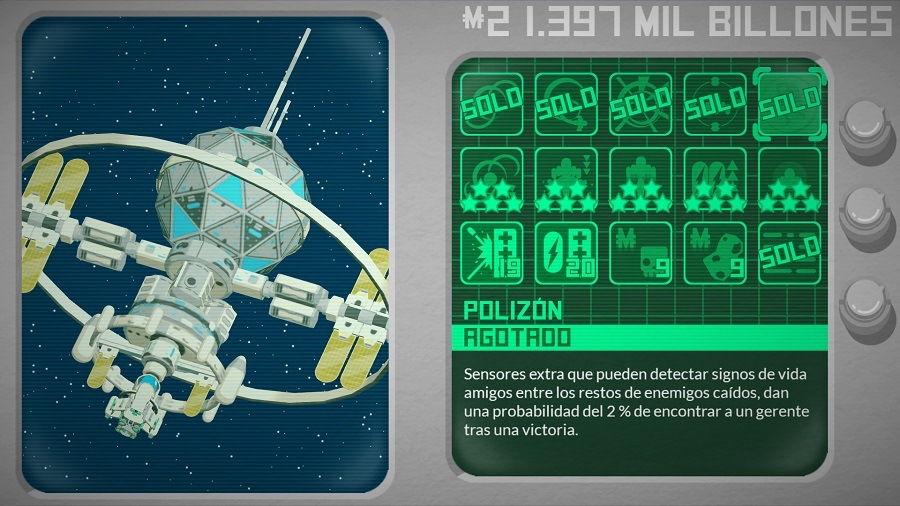Select the space station image panel
The height and width of the screenshot is (506, 900).
point(204,255)
